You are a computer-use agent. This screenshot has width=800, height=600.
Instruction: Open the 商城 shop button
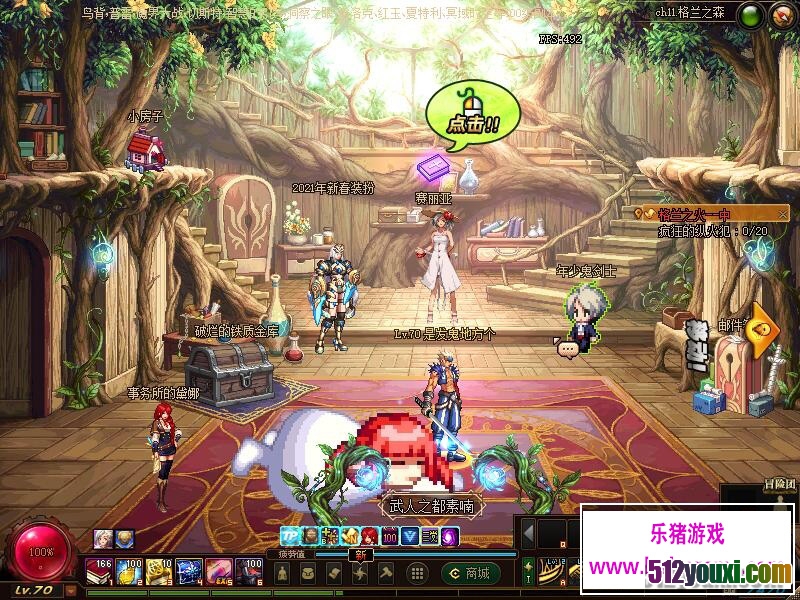[x=471, y=573]
